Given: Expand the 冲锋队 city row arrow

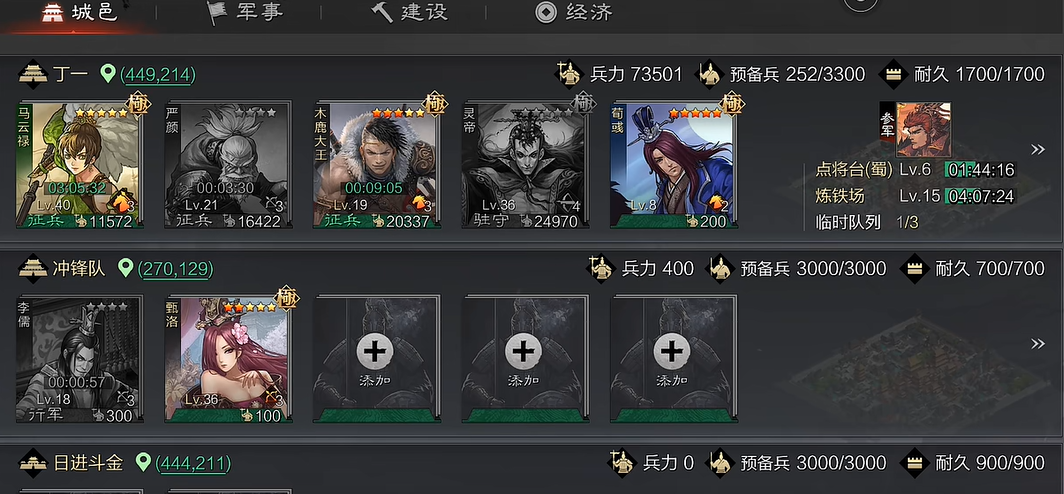Looking at the screenshot, I should 1038,344.
